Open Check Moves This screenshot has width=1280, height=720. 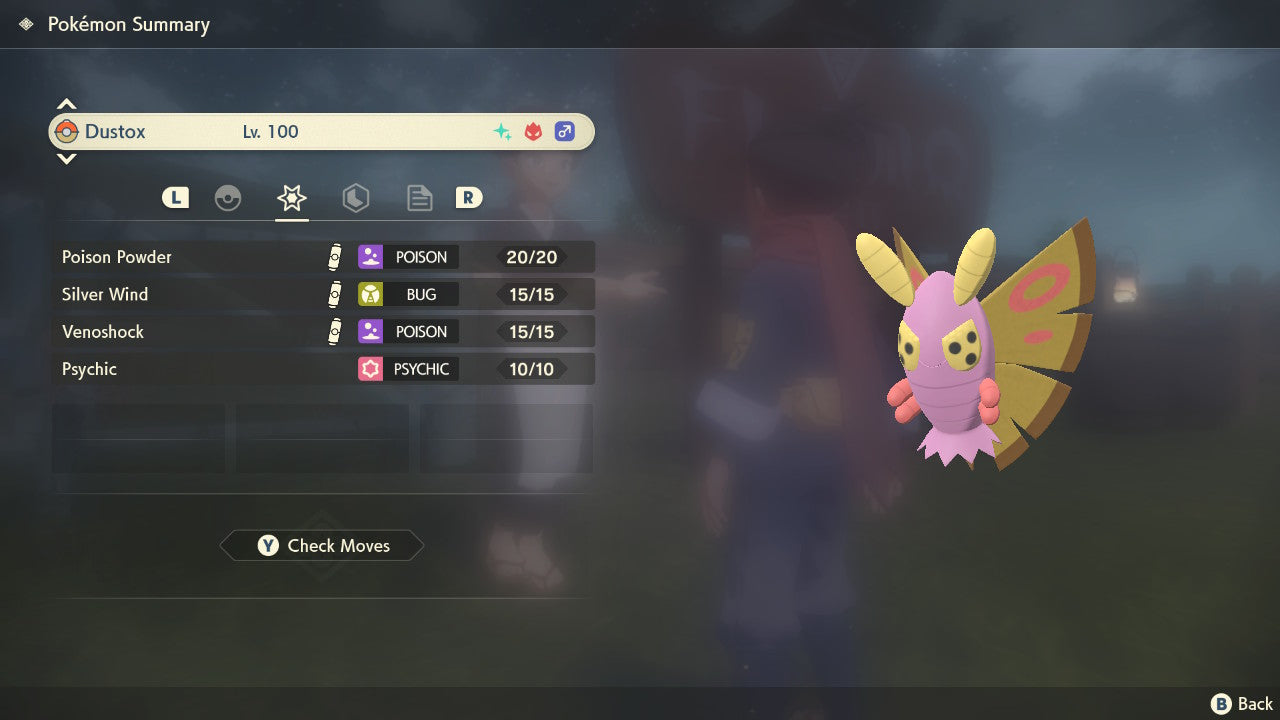click(322, 546)
